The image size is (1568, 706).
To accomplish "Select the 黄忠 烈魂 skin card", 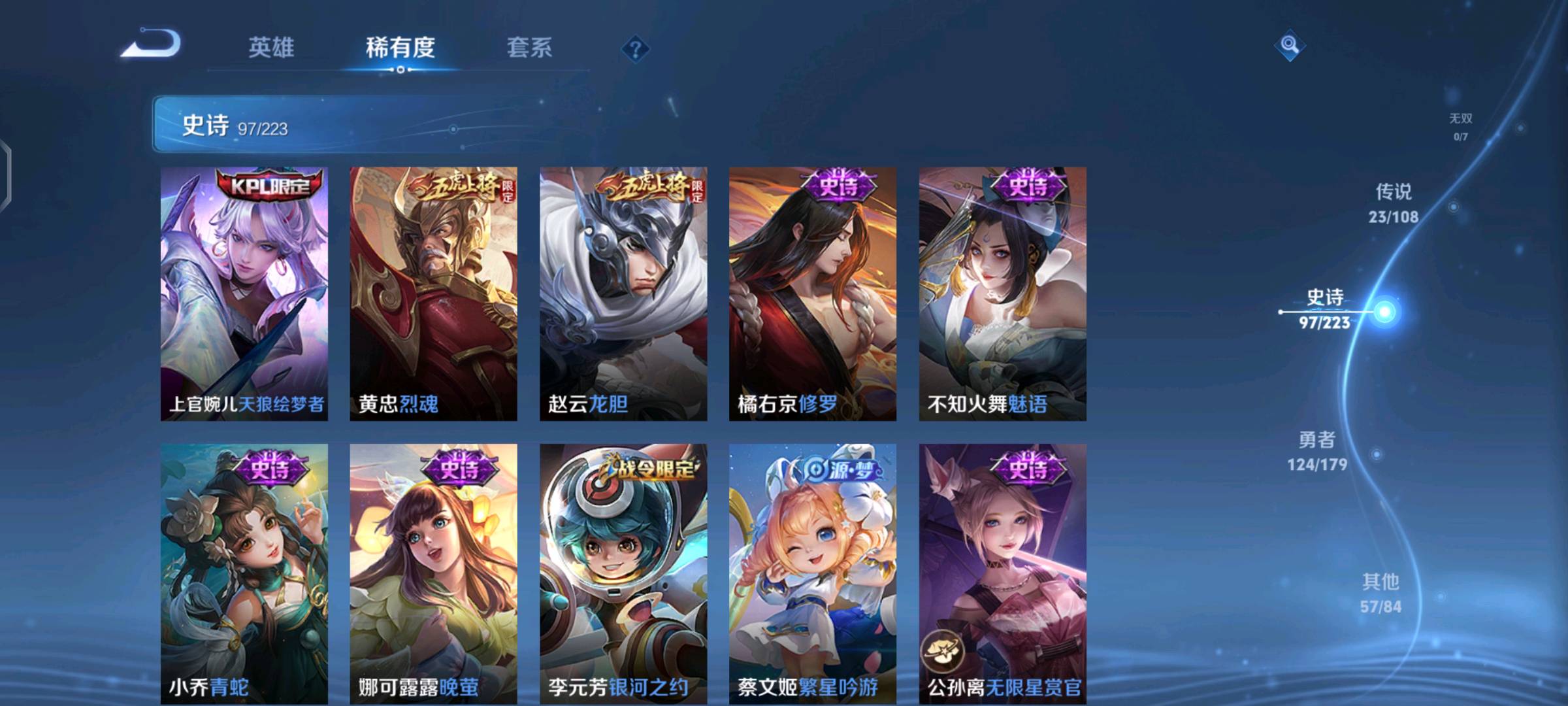I will click(433, 294).
